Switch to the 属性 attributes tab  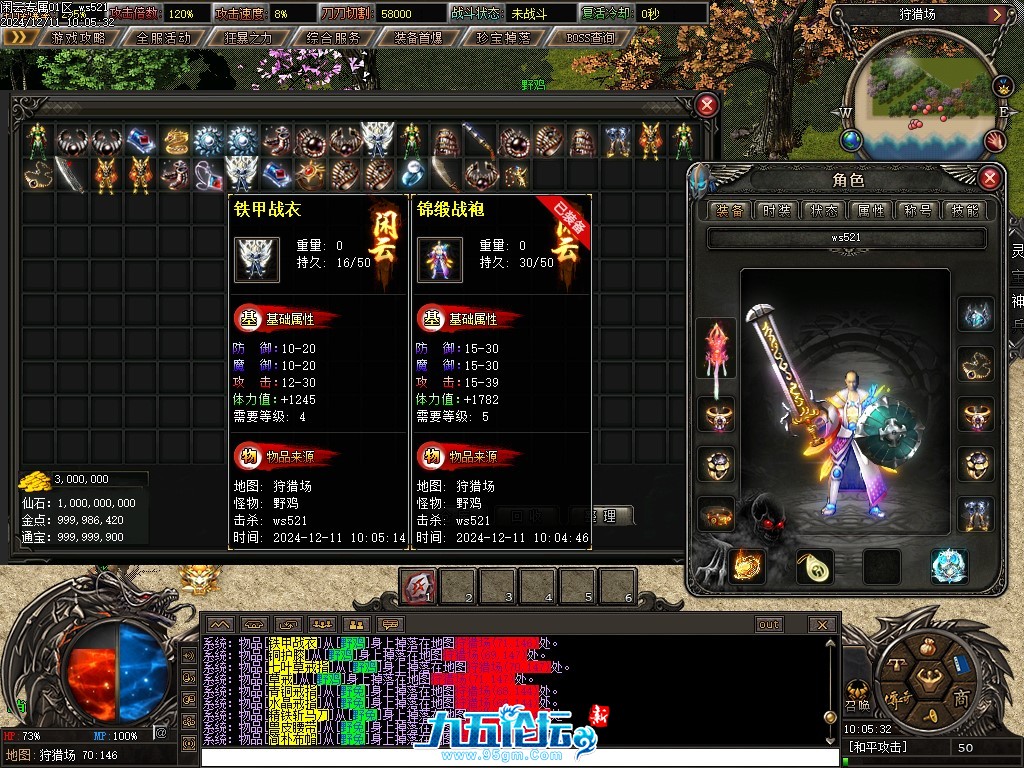(871, 210)
